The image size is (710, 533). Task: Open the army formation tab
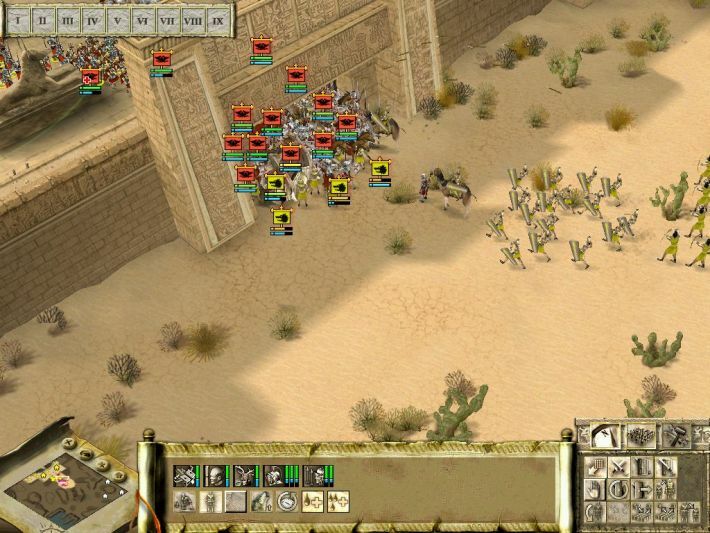[641, 435]
